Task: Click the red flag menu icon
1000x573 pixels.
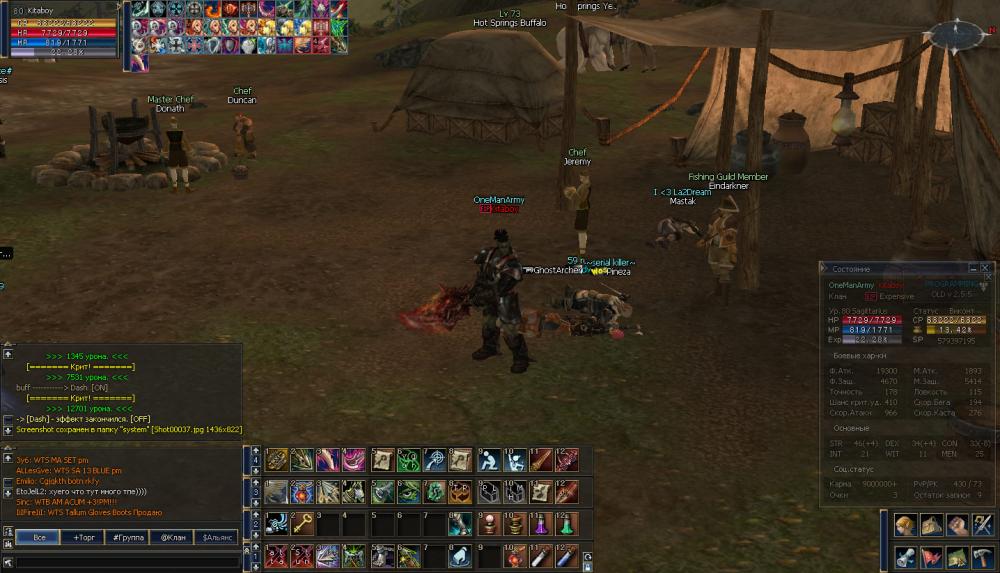Action: point(931,557)
